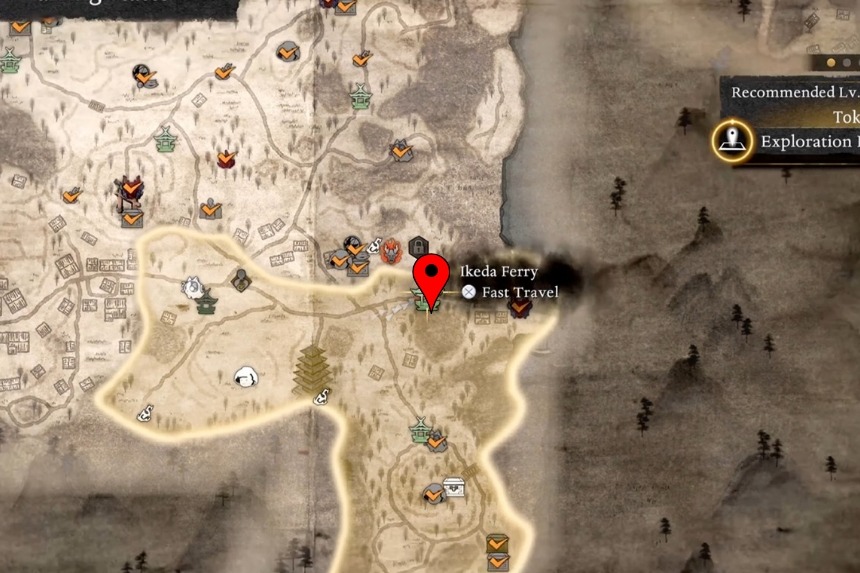Viewport: 860px width, 573px height.
Task: Select the padlock map marker
Action: point(419,246)
